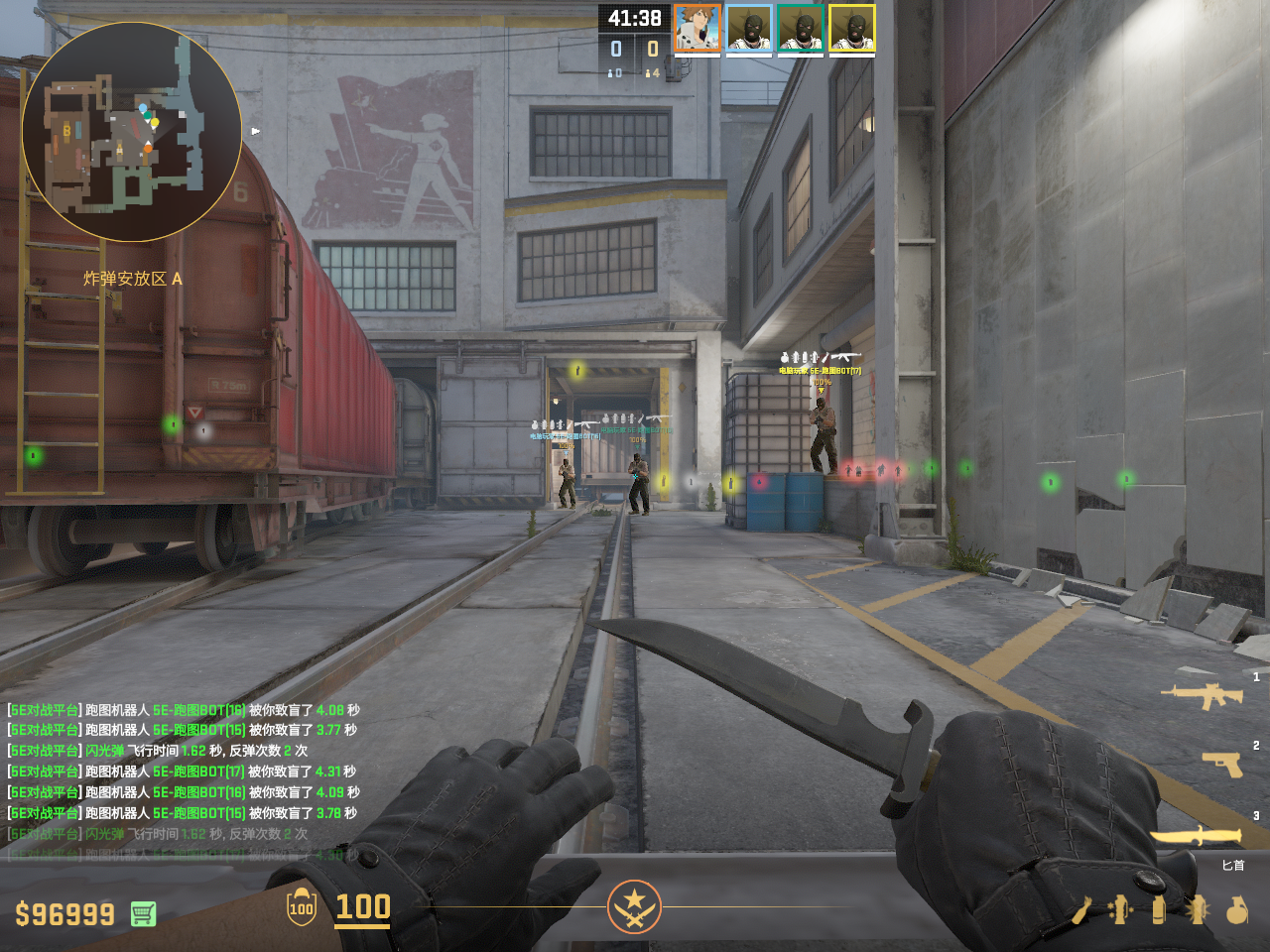Select the yellow-framed bot avatar
The width and height of the screenshot is (1270, 952).
click(852, 28)
